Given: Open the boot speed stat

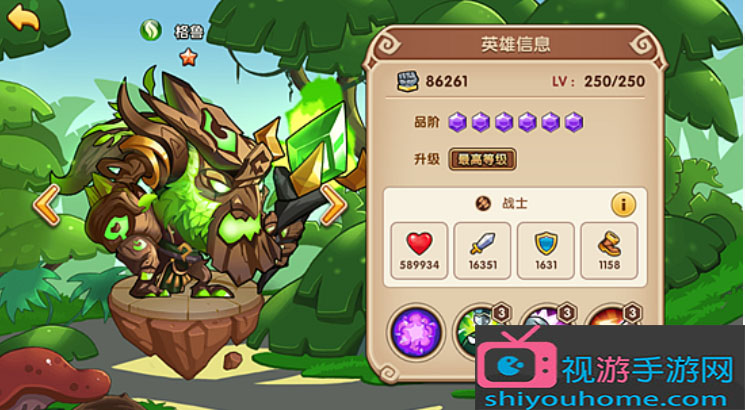Looking at the screenshot, I should [609, 250].
